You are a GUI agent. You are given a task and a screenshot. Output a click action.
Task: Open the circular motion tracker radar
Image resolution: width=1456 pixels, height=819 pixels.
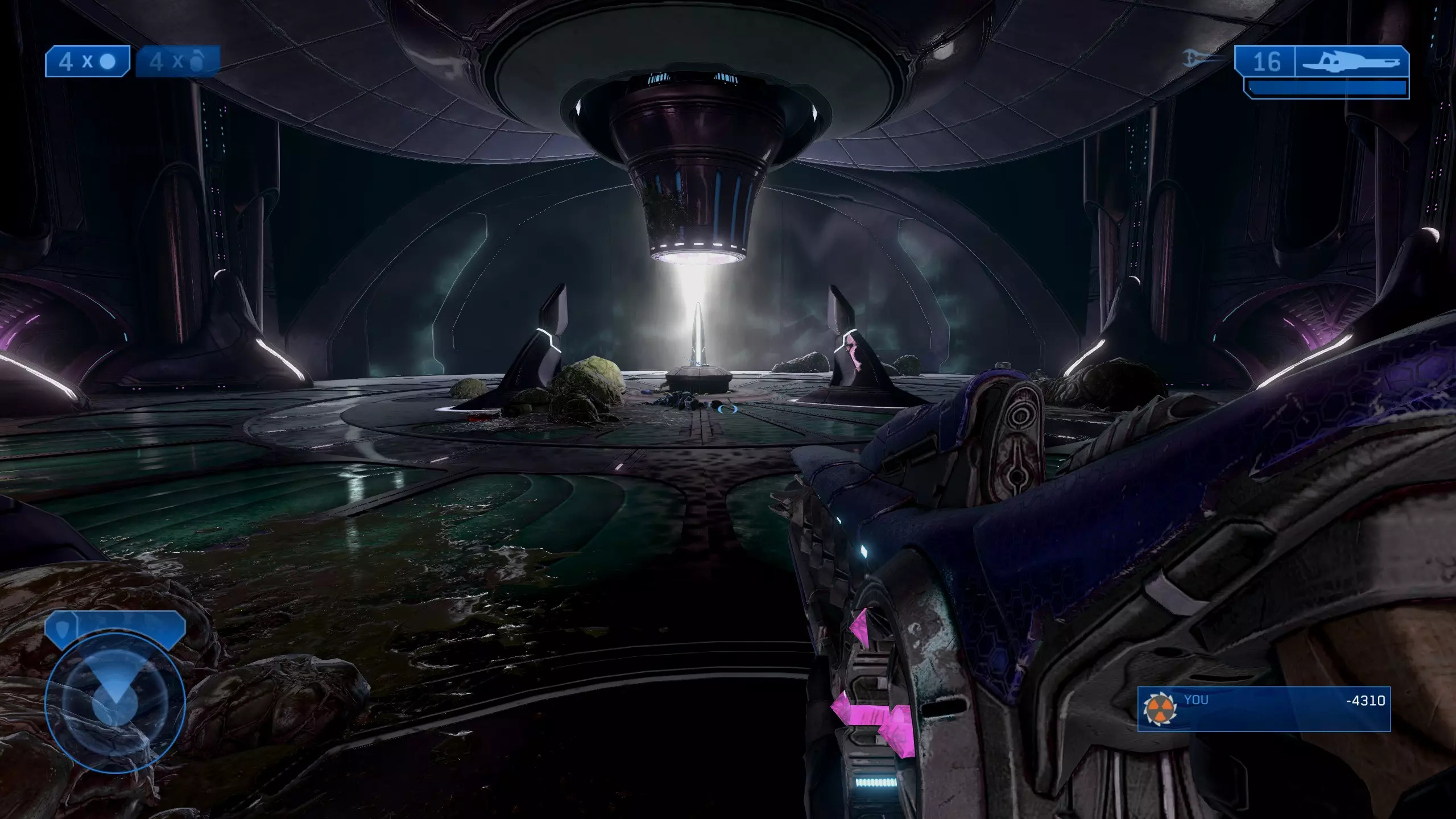tap(115, 704)
